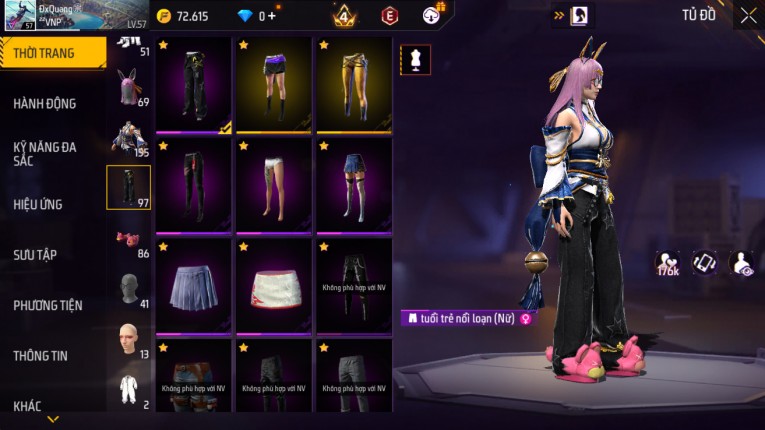Switch to the Kỹ Năng Đa Sắc section
765x430 pixels.
click(x=45, y=153)
